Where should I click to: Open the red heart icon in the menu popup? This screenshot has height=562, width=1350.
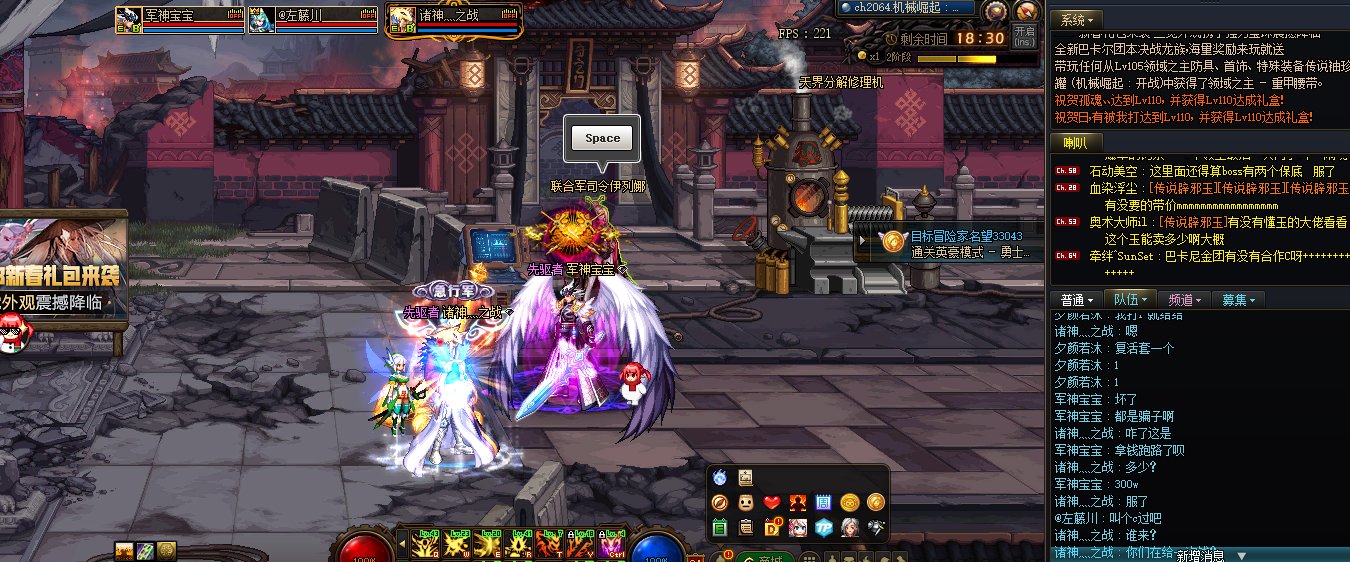[771, 502]
